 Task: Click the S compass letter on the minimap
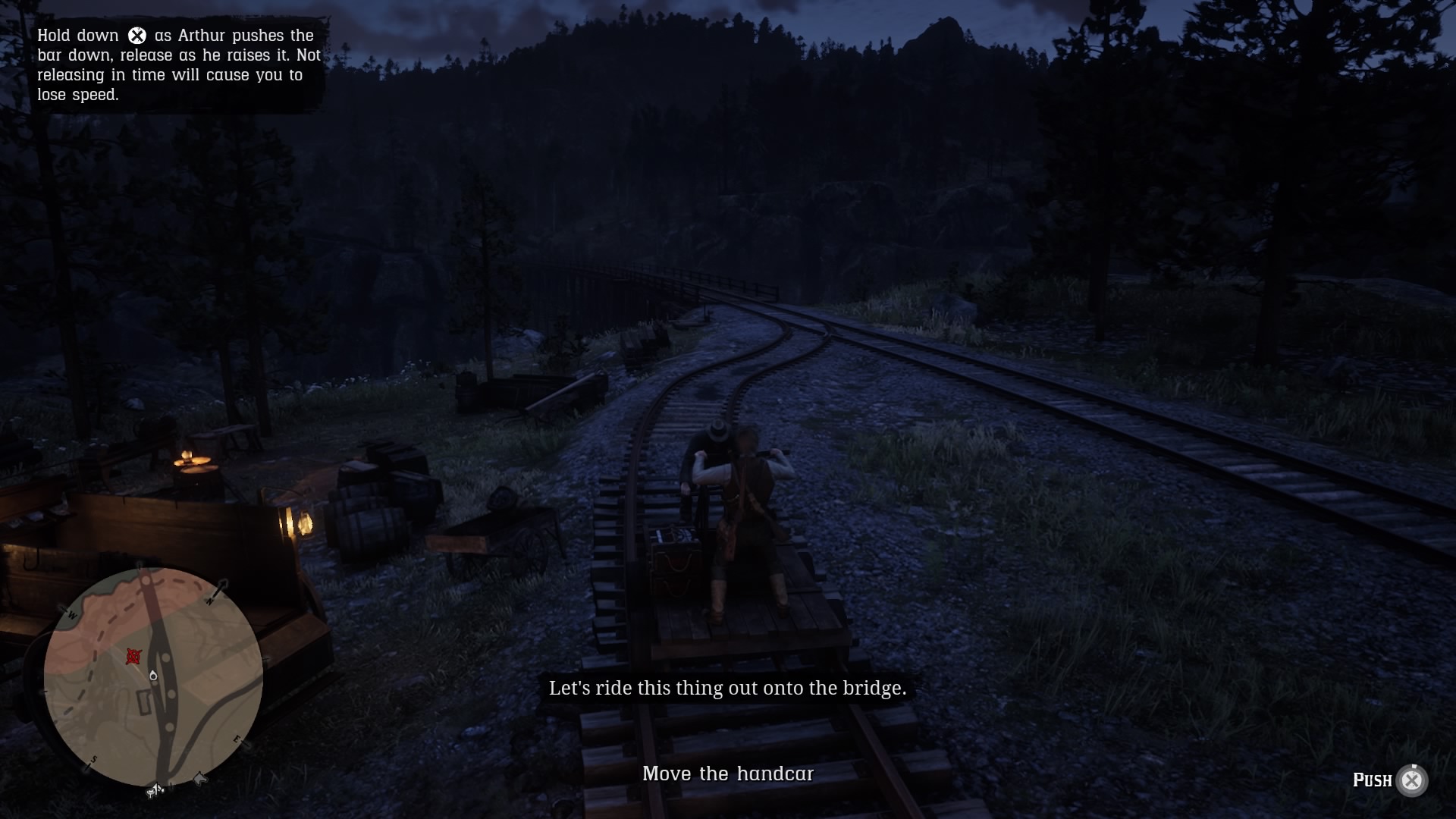[94, 758]
